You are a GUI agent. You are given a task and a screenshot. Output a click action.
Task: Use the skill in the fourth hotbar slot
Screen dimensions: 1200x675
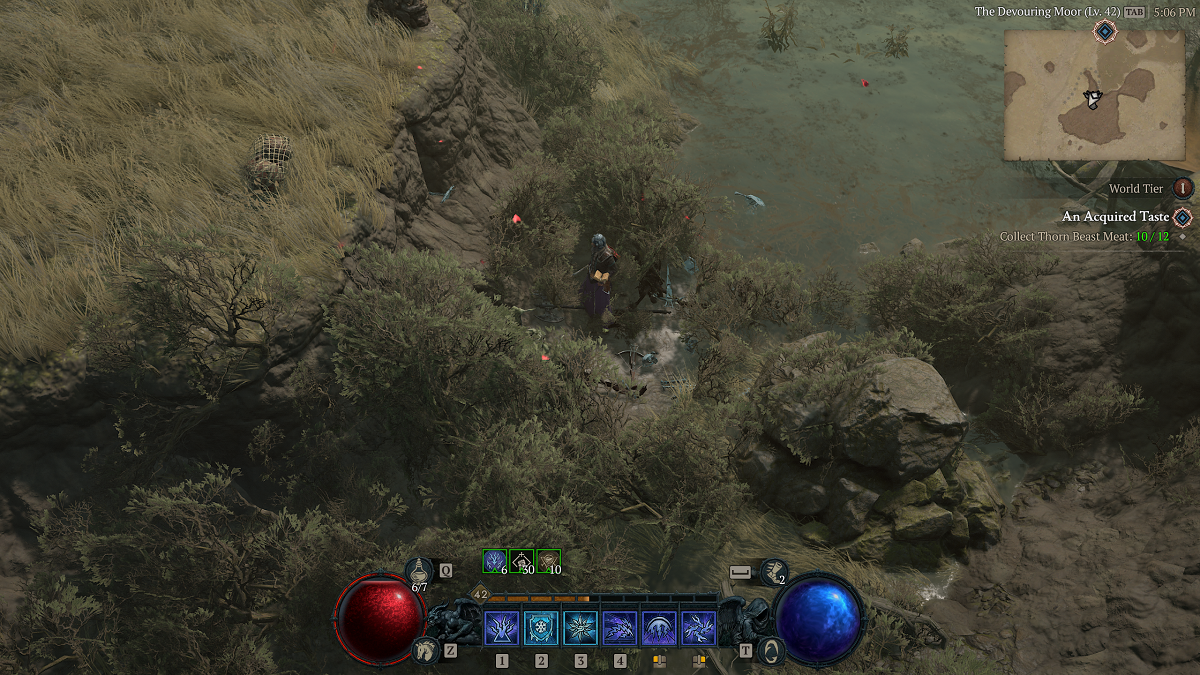(620, 629)
